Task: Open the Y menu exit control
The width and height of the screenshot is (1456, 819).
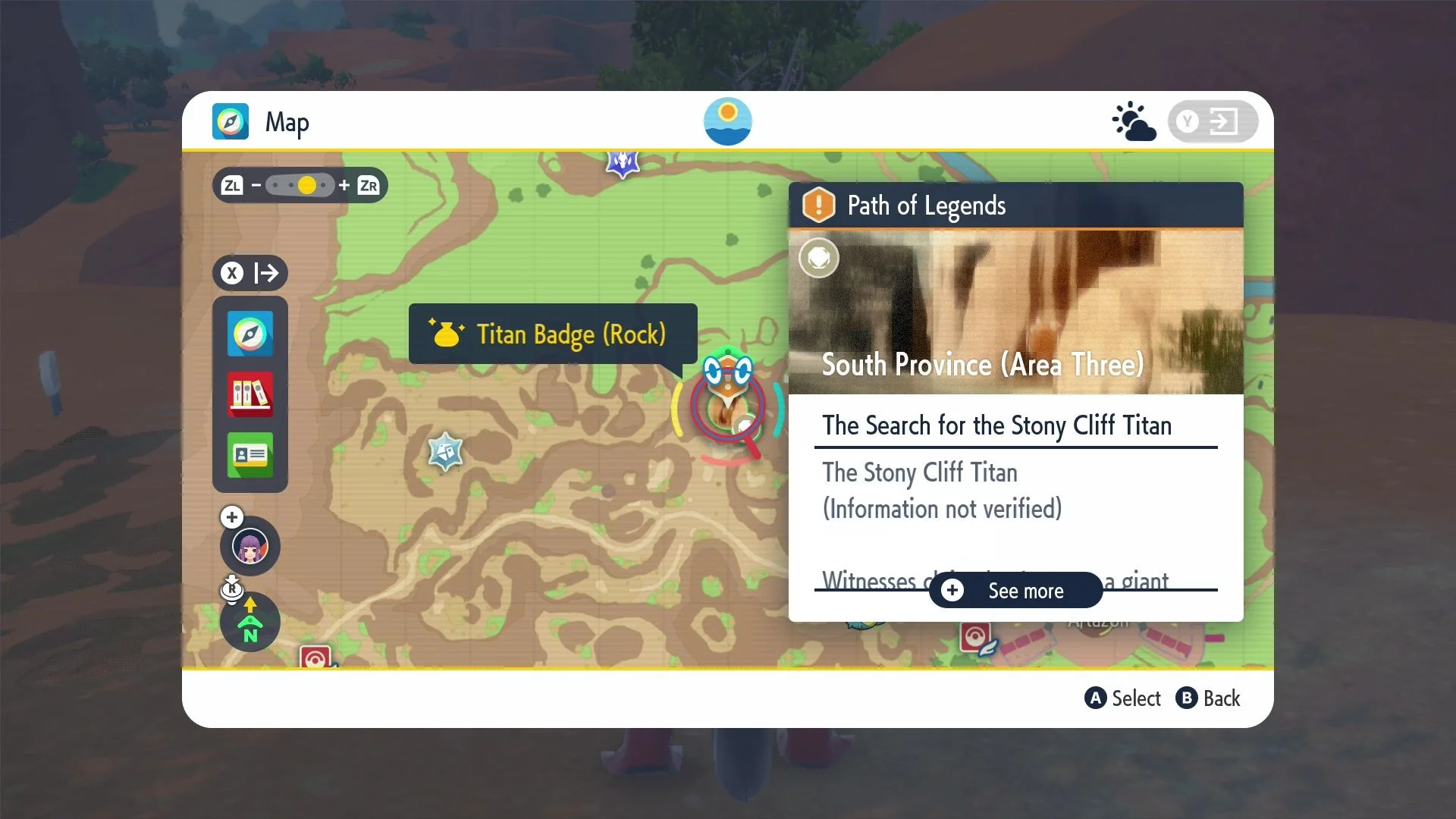Action: (x=1213, y=121)
